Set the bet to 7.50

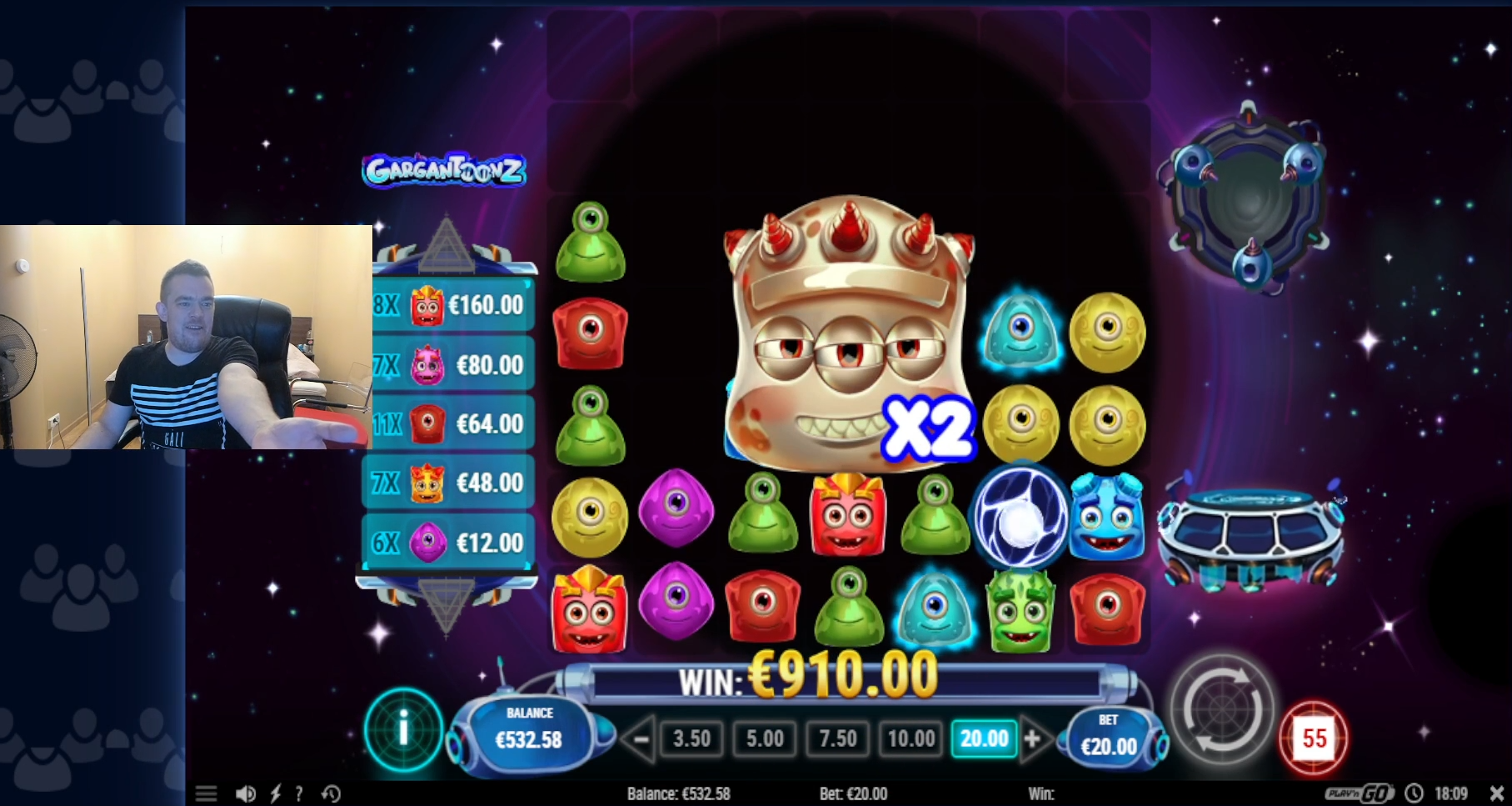click(837, 739)
